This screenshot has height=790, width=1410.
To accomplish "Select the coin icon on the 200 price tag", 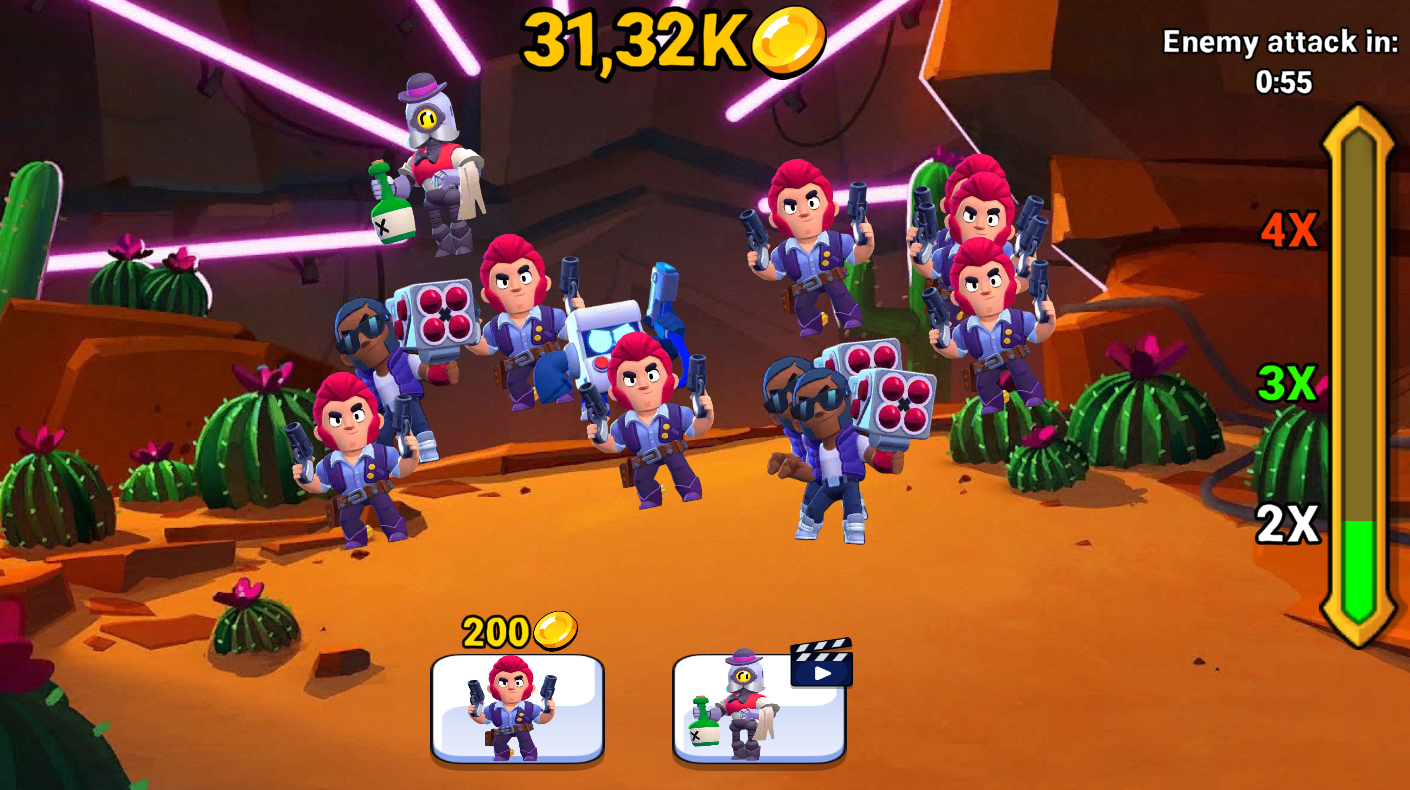I will tap(556, 632).
